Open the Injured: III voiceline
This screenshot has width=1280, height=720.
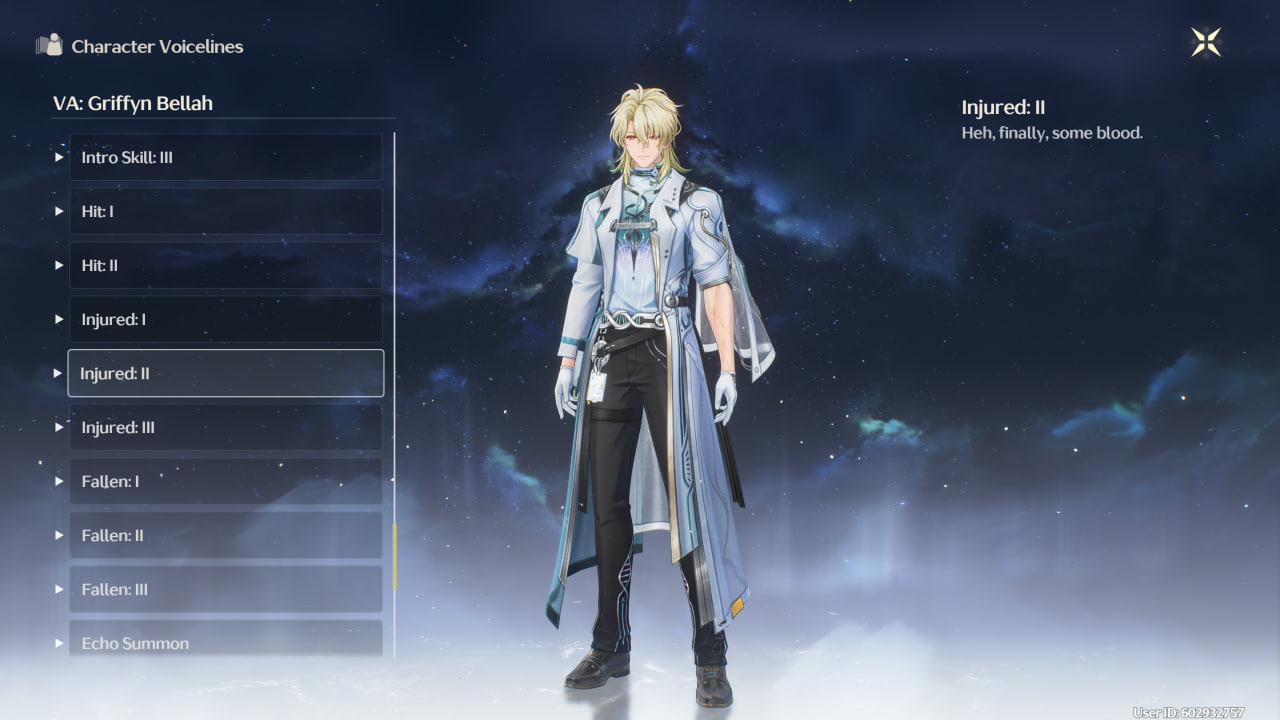click(225, 428)
